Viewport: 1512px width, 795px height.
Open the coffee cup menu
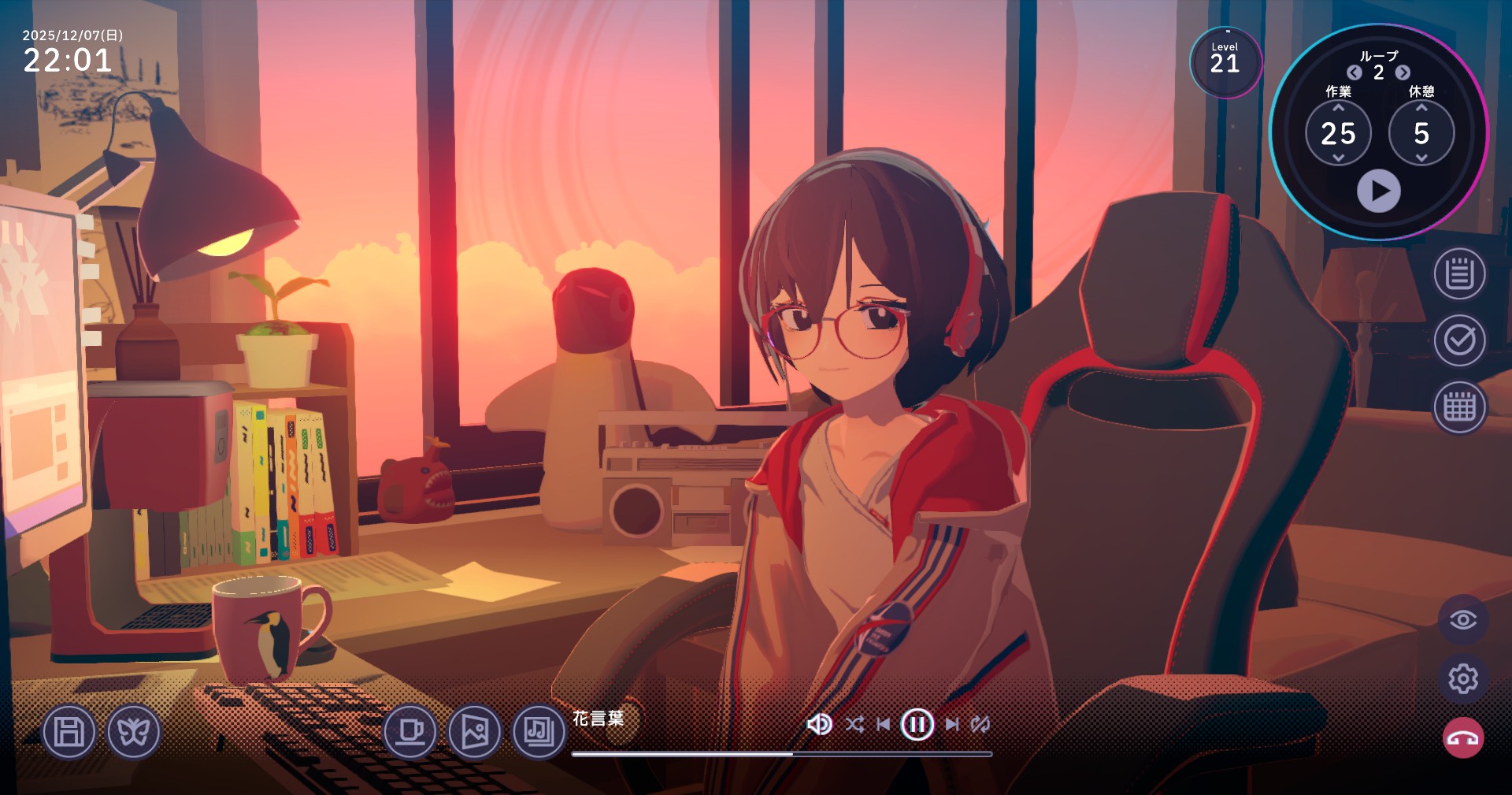point(410,732)
